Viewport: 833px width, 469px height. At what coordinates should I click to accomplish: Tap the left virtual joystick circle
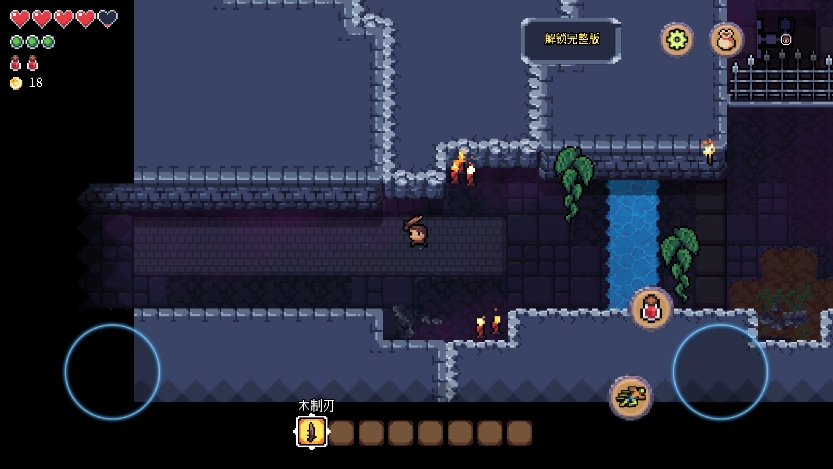pyautogui.click(x=112, y=372)
